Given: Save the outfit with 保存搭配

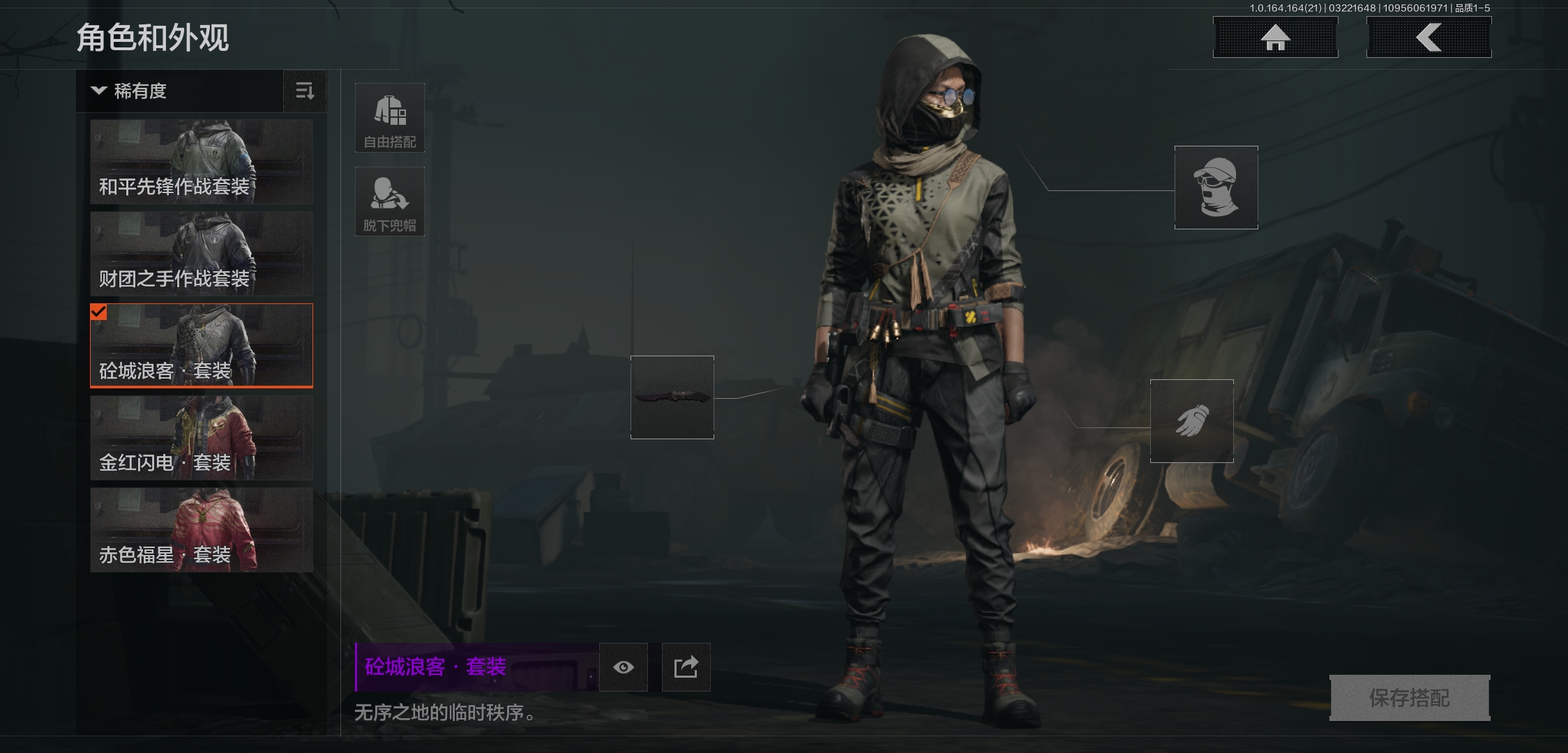Looking at the screenshot, I should (x=1409, y=697).
